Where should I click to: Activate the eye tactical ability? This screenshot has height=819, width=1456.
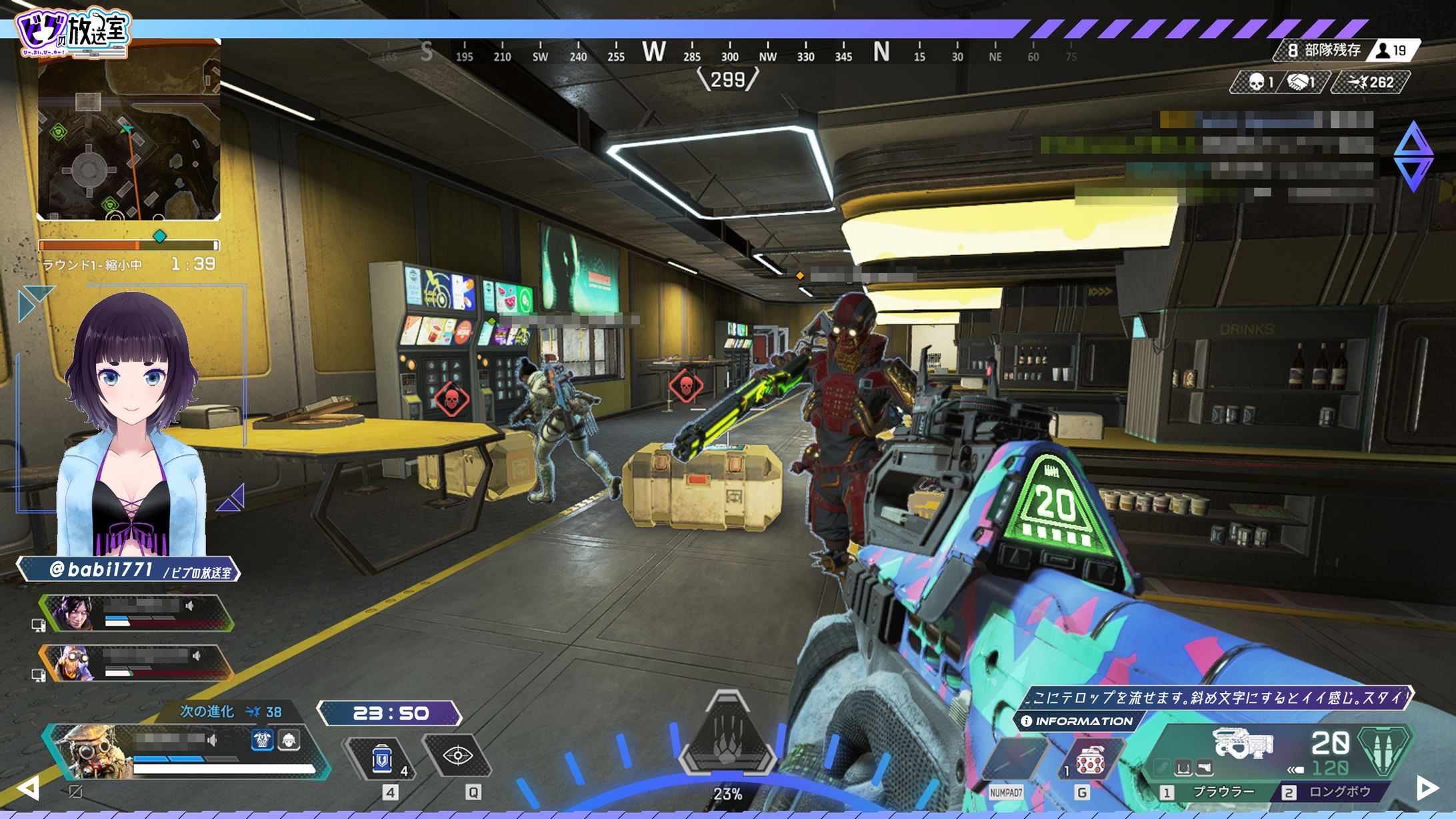[458, 756]
